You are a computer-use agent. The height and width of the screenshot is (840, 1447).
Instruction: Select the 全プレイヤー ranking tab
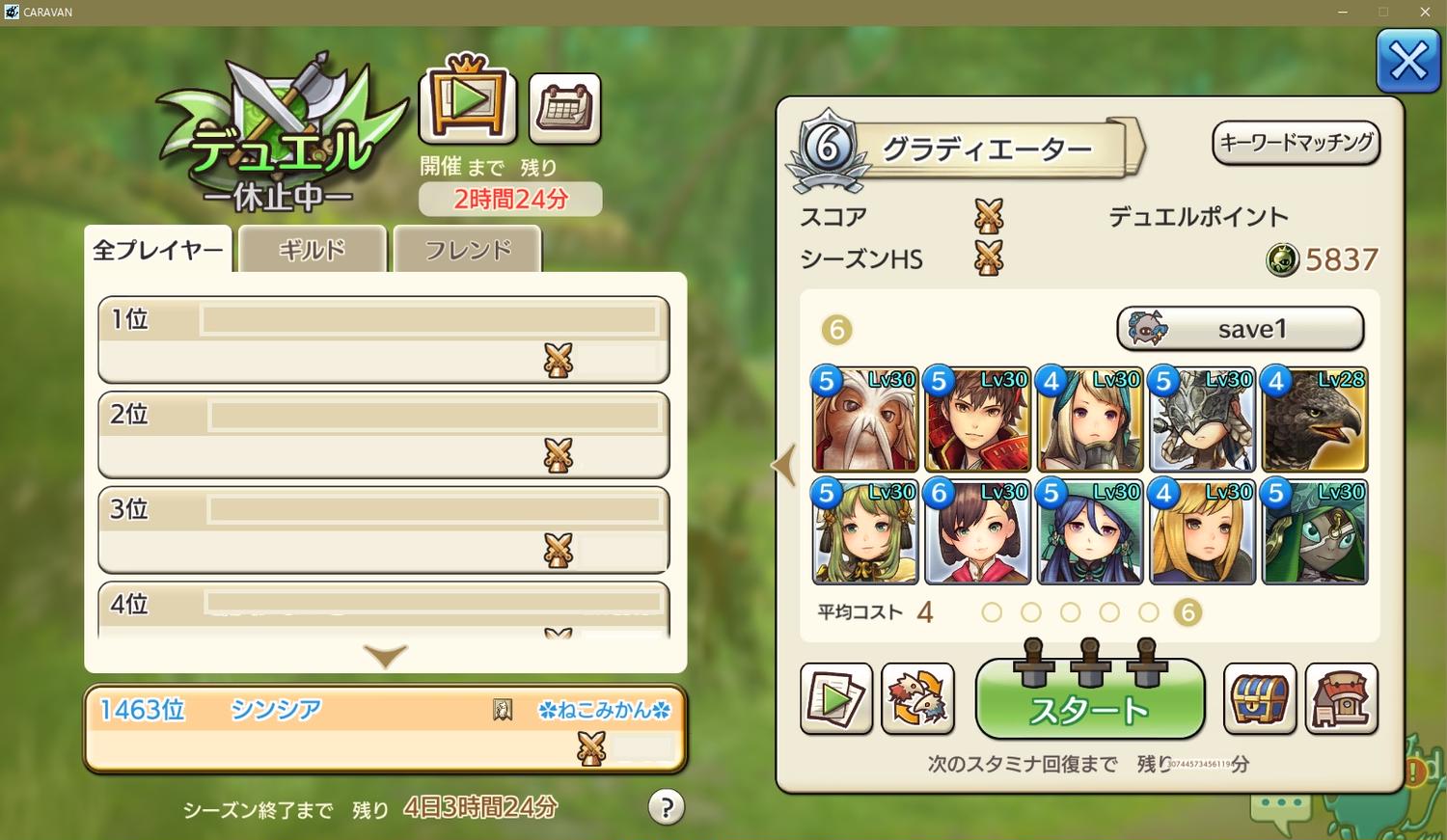158,250
